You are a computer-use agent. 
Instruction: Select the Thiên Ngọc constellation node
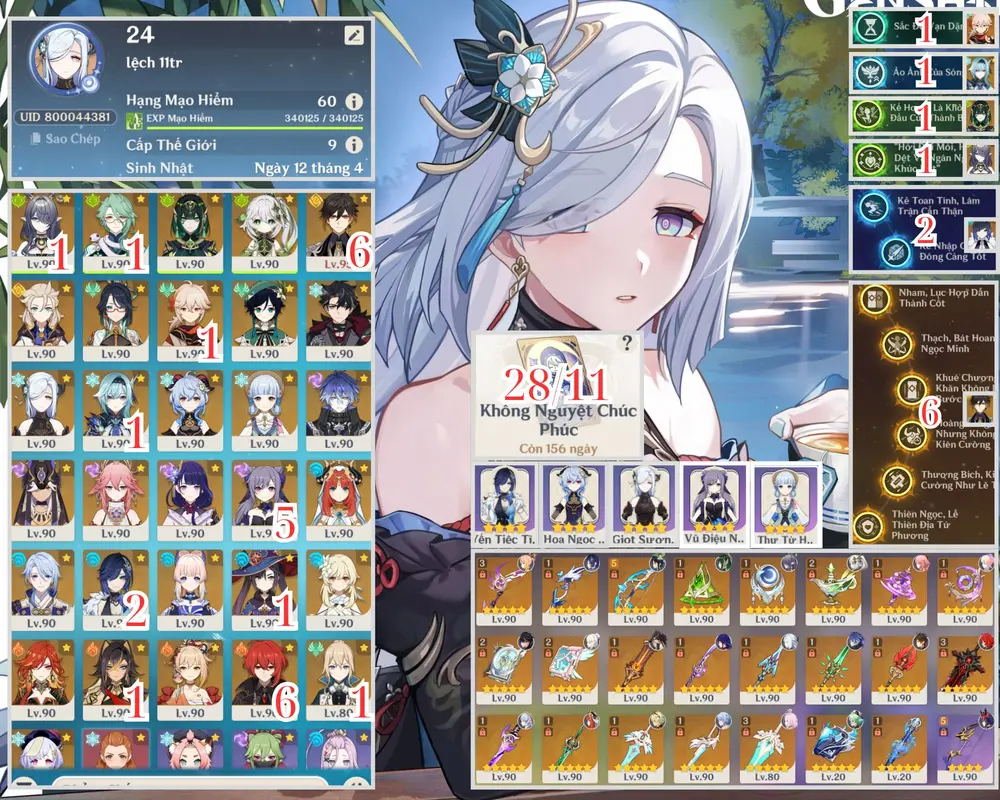point(868,523)
